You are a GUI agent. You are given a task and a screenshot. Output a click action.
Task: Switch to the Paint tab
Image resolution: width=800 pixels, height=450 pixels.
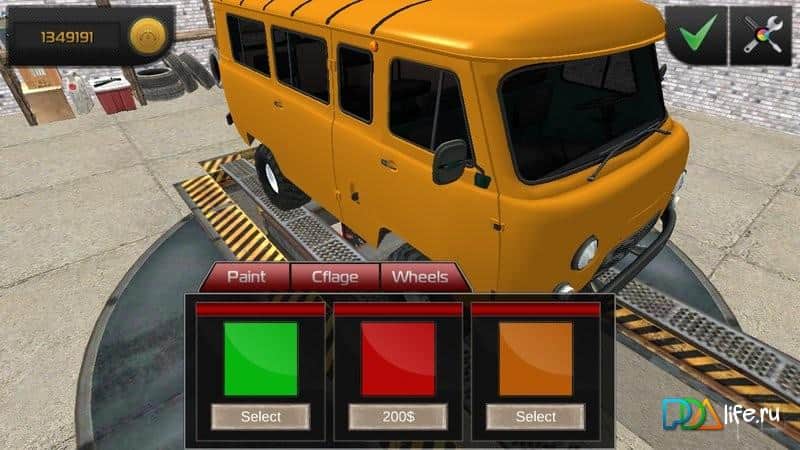[247, 276]
